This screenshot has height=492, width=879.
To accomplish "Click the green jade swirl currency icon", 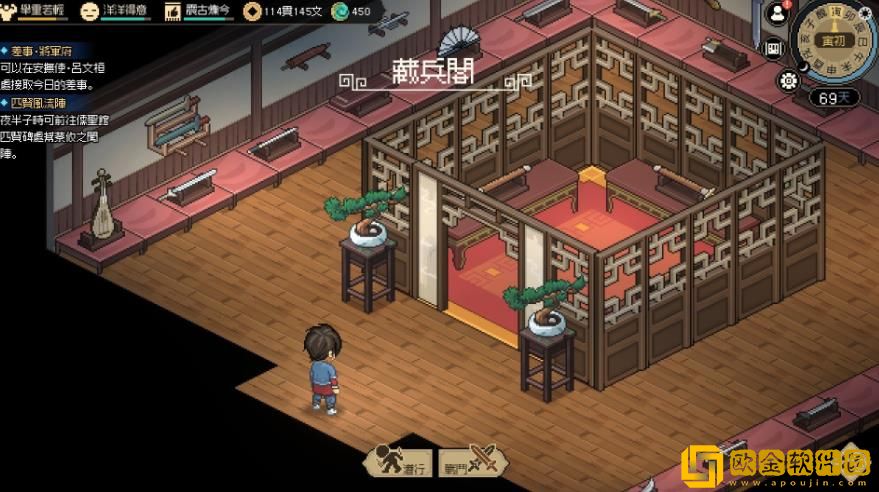I will 340,12.
